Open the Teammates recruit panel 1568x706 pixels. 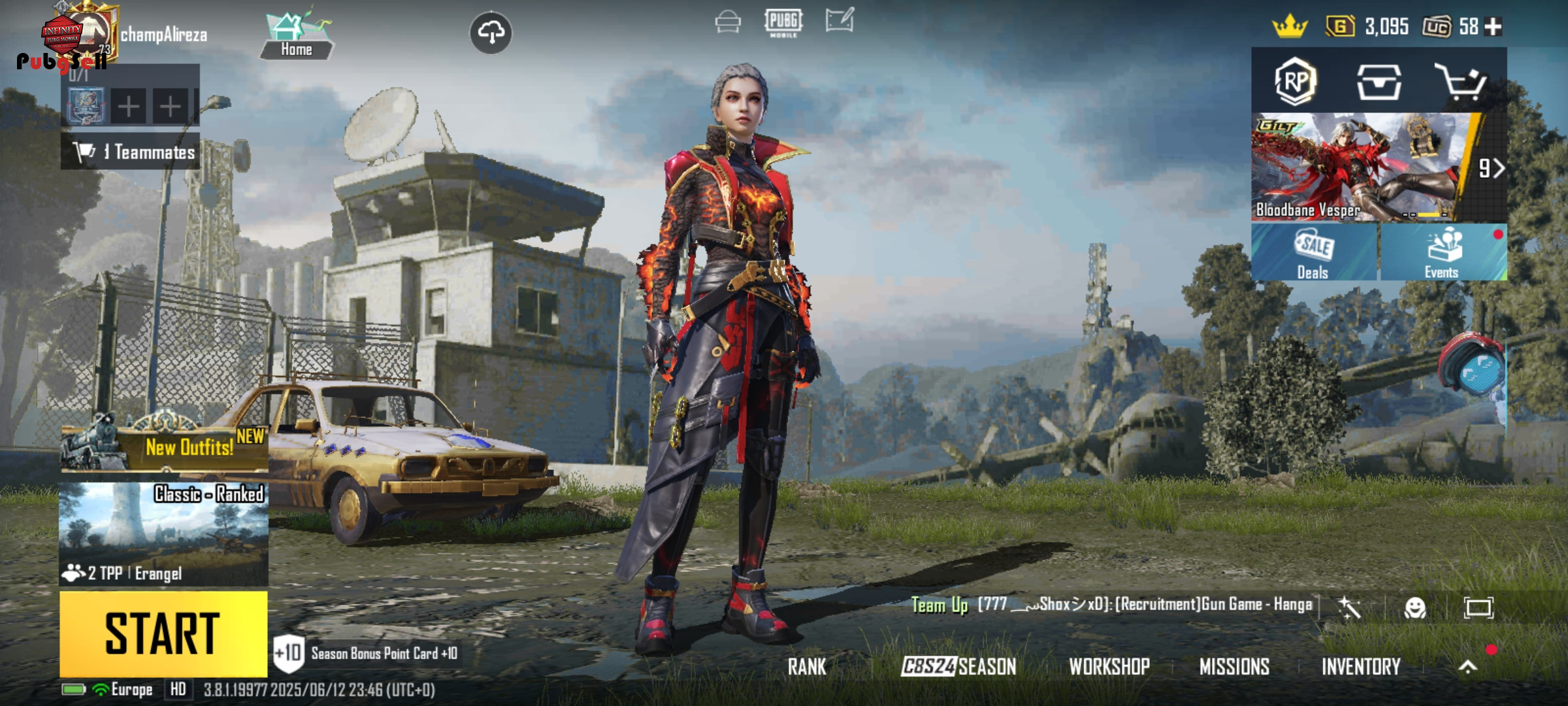coord(131,152)
